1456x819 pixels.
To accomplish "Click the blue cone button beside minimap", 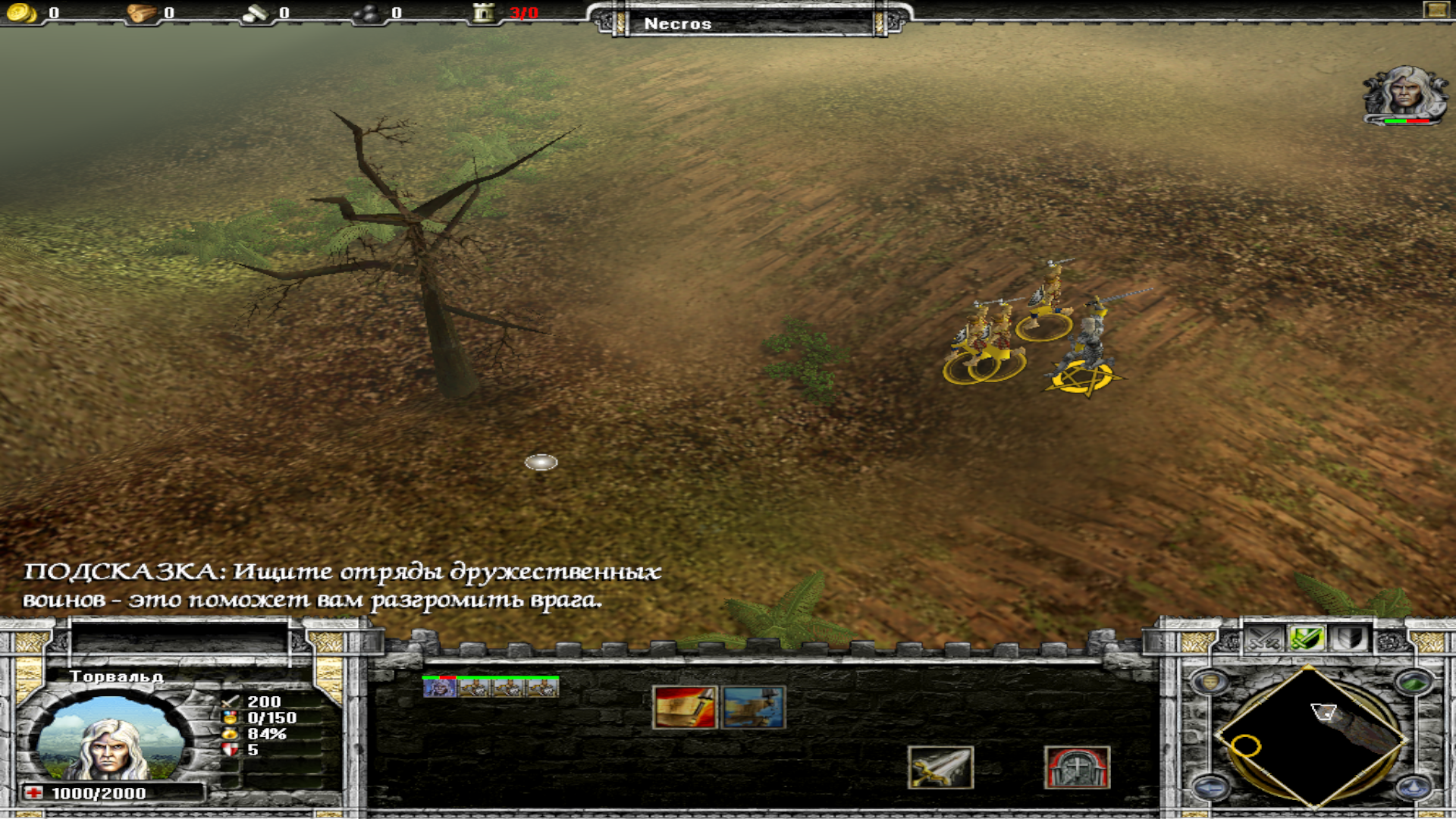I will pos(1412,787).
